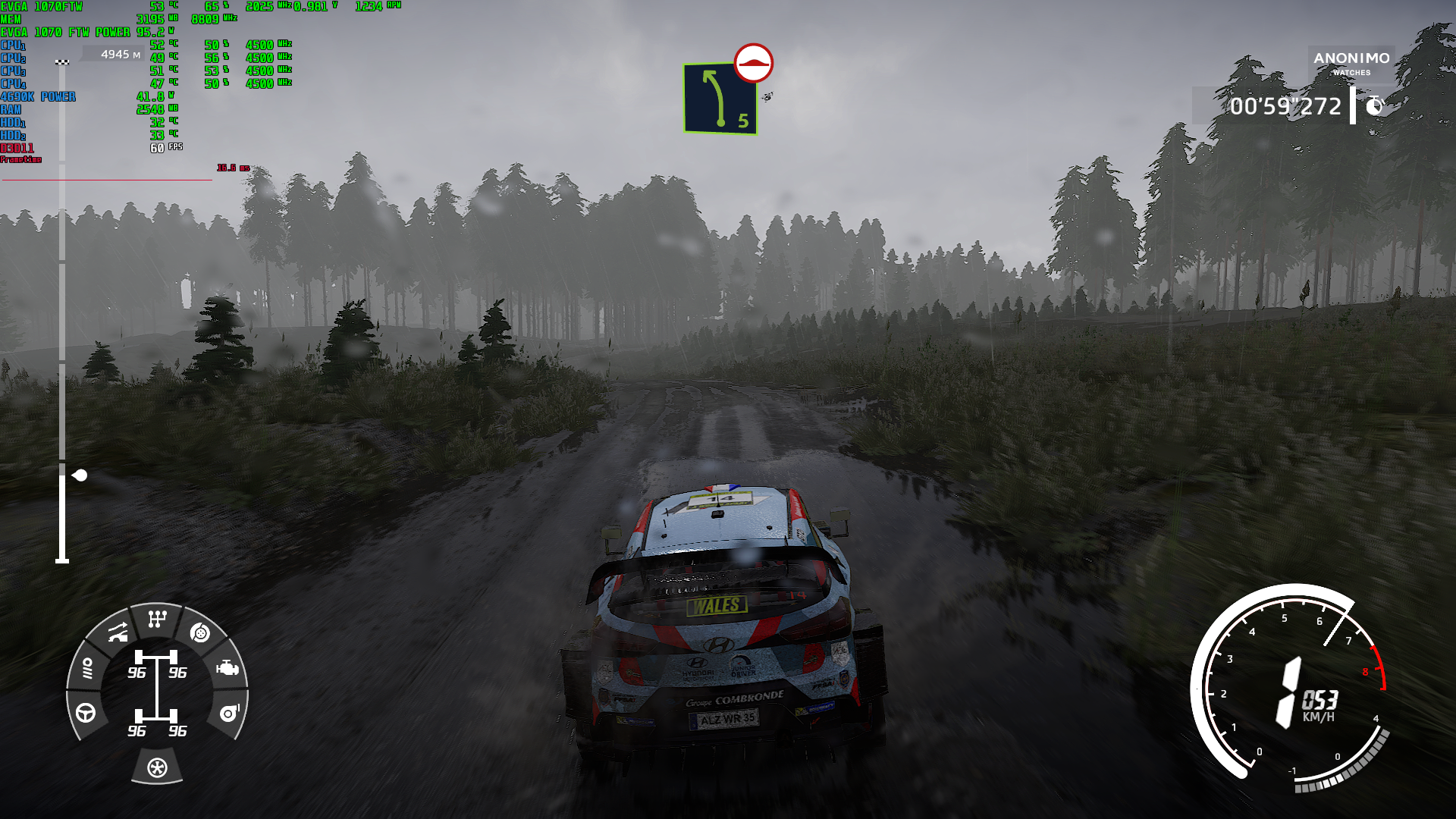Viewport: 1456px width, 819px height.
Task: Select the brake disc damage icon
Action: [x=199, y=632]
